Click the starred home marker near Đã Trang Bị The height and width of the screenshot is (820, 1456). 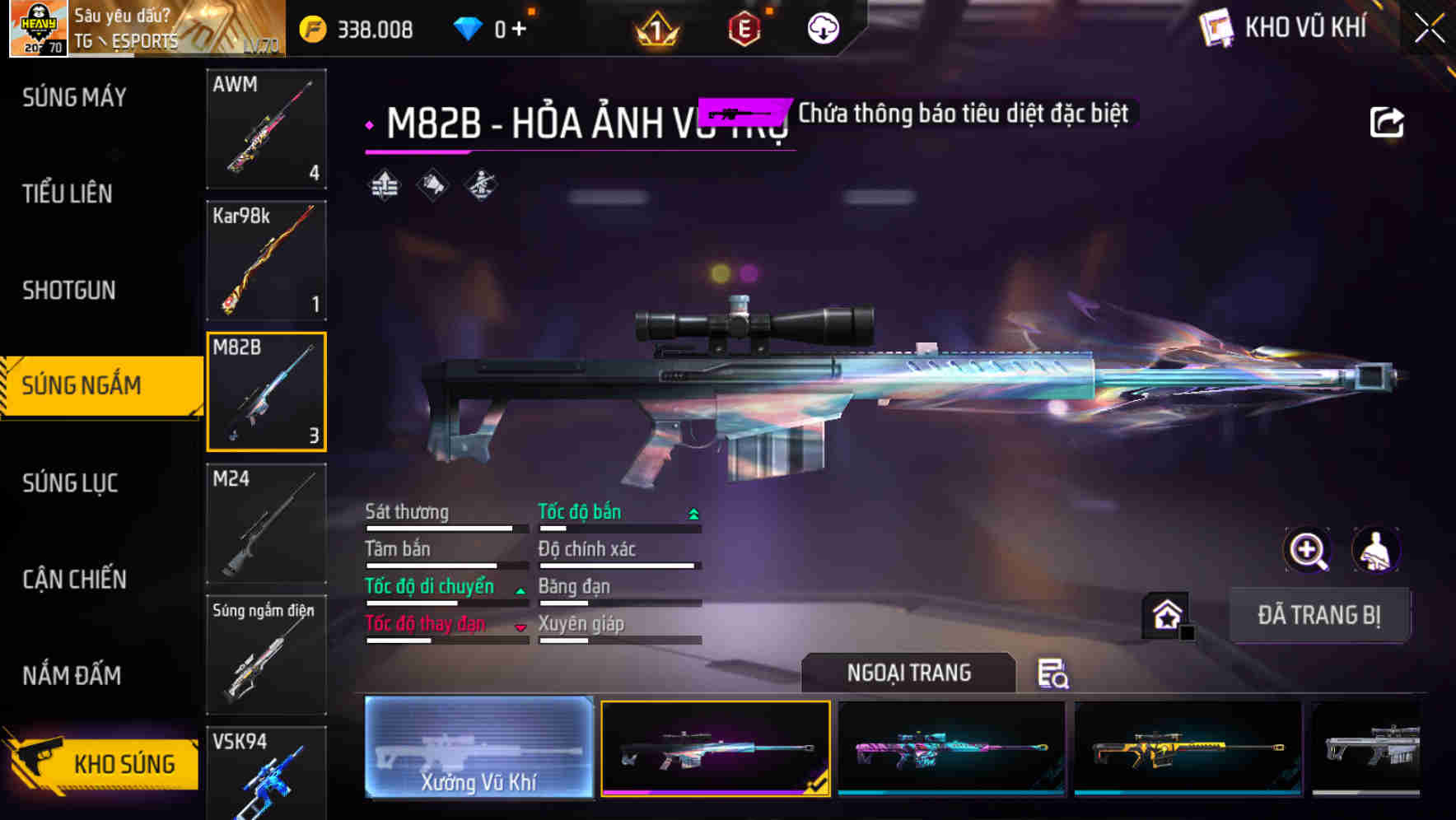(x=1168, y=615)
